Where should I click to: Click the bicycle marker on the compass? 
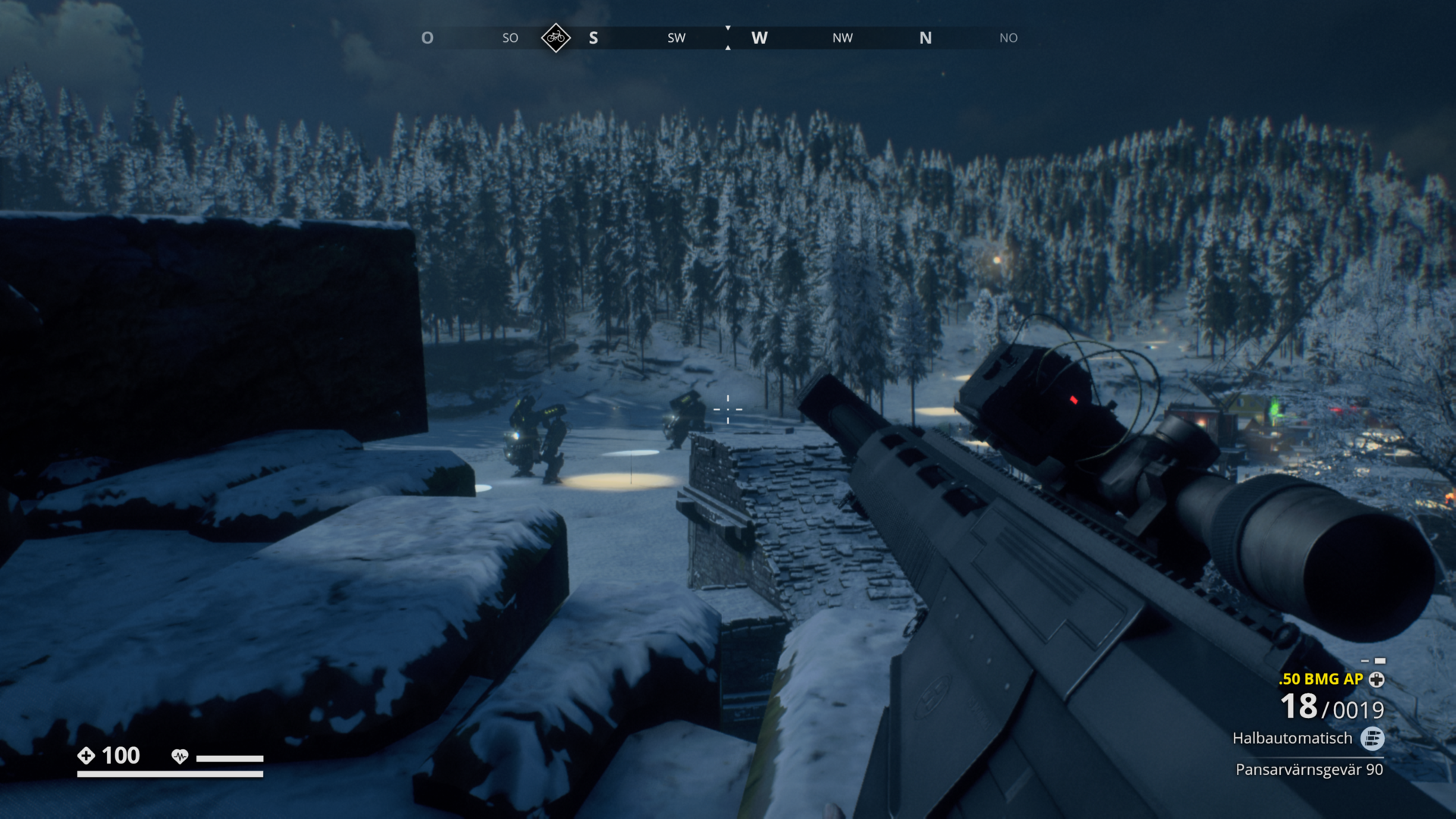tap(556, 38)
